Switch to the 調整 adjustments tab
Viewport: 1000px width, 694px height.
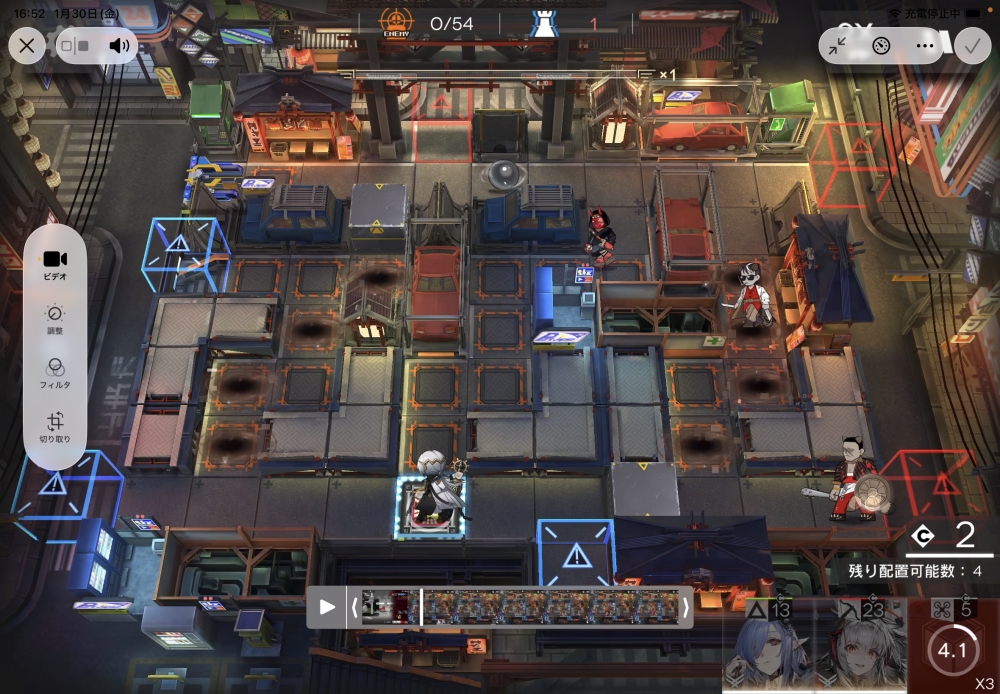click(x=55, y=319)
